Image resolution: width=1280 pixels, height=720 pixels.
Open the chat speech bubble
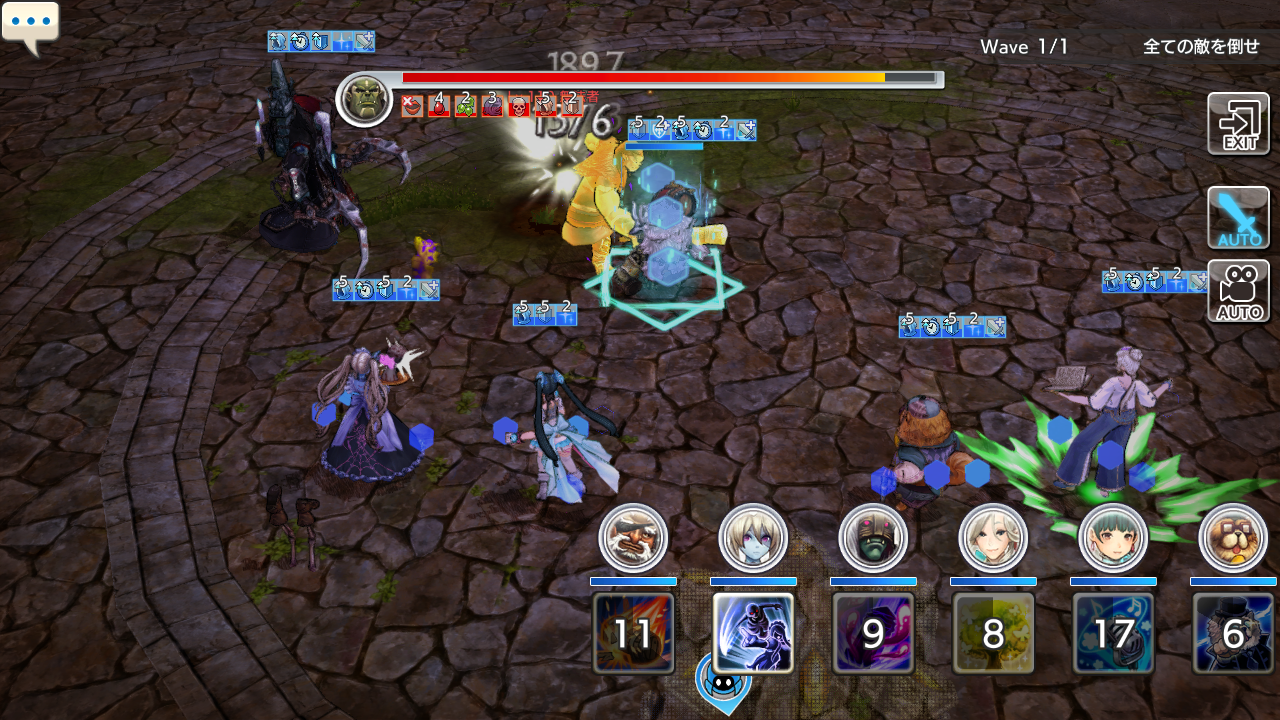[x=30, y=26]
